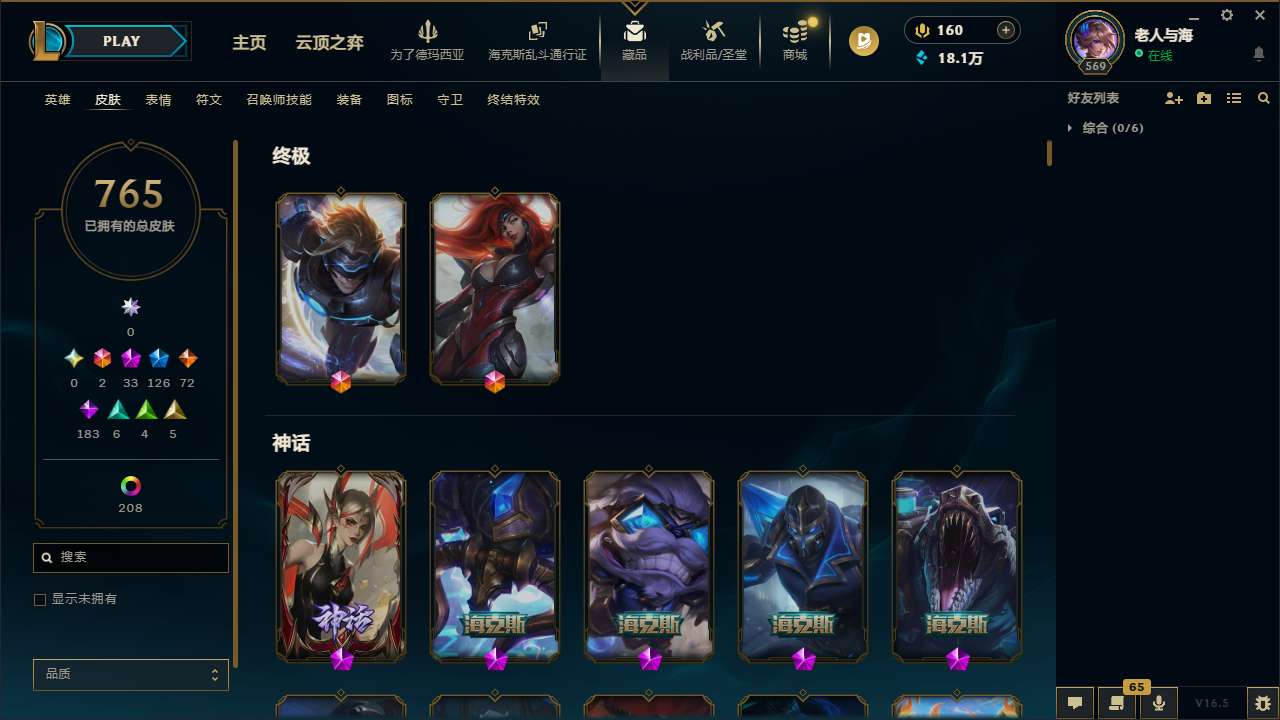This screenshot has height=720, width=1280.
Task: Collapse the chevron above the 藏品 tab
Action: pyautogui.click(x=634, y=5)
